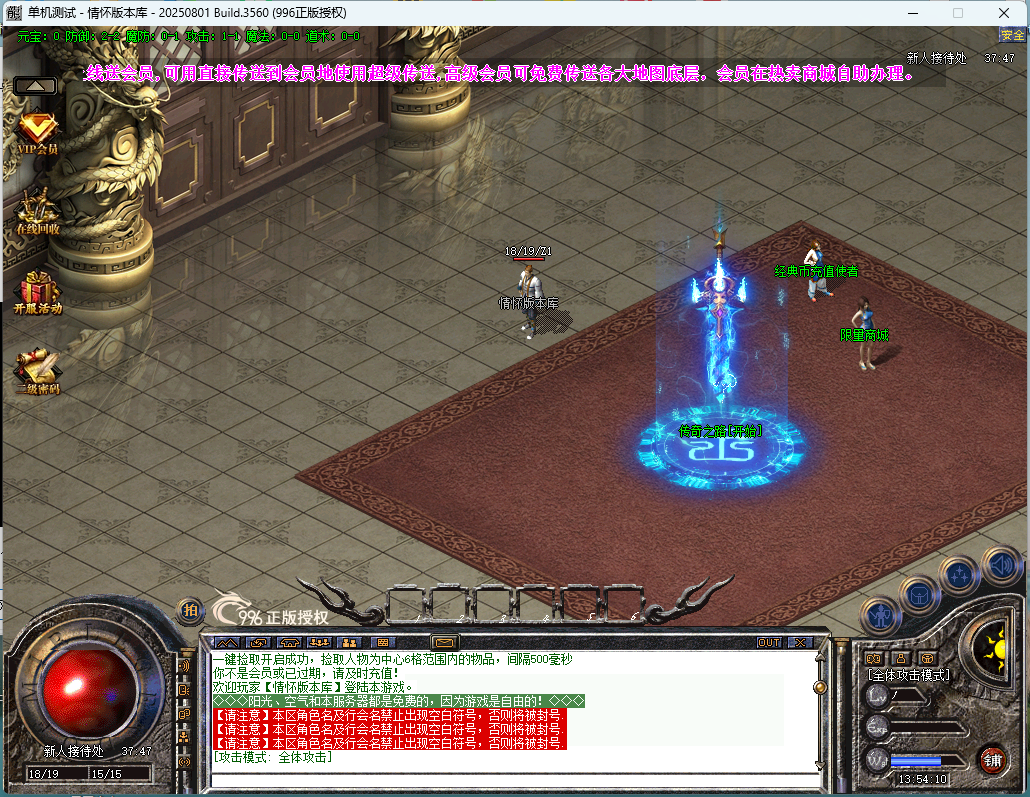This screenshot has width=1030, height=797.
Task: Close the window from the title bar
Action: point(1003,13)
